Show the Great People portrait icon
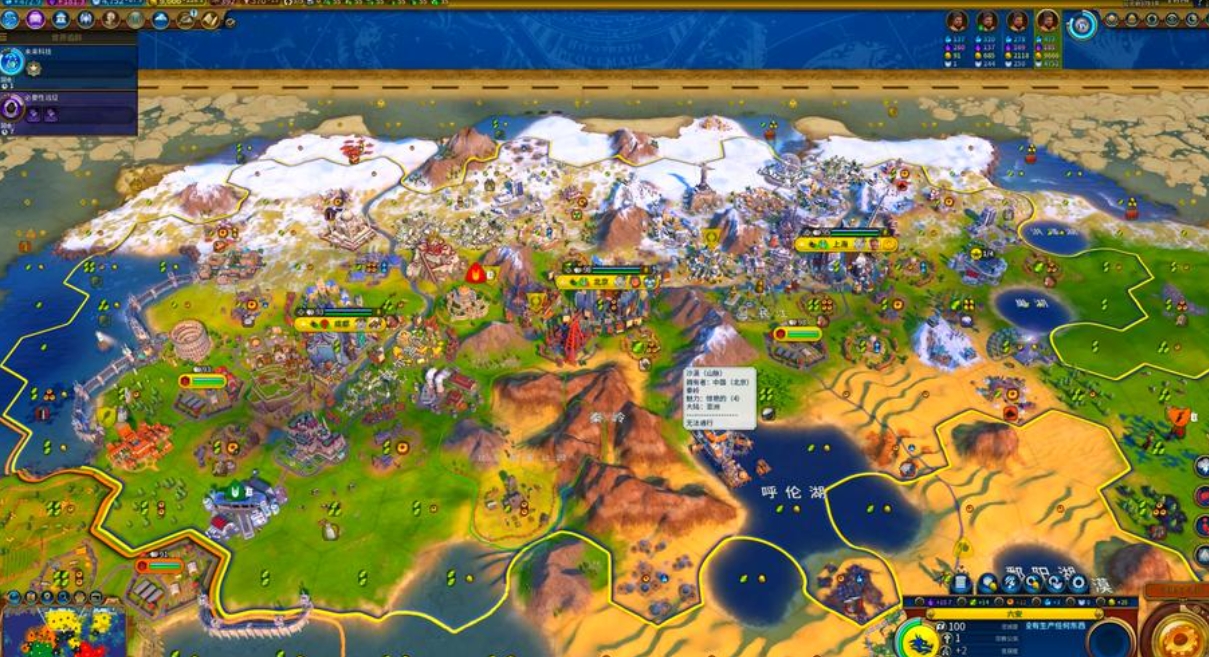This screenshot has height=657, width=1209. (110, 19)
